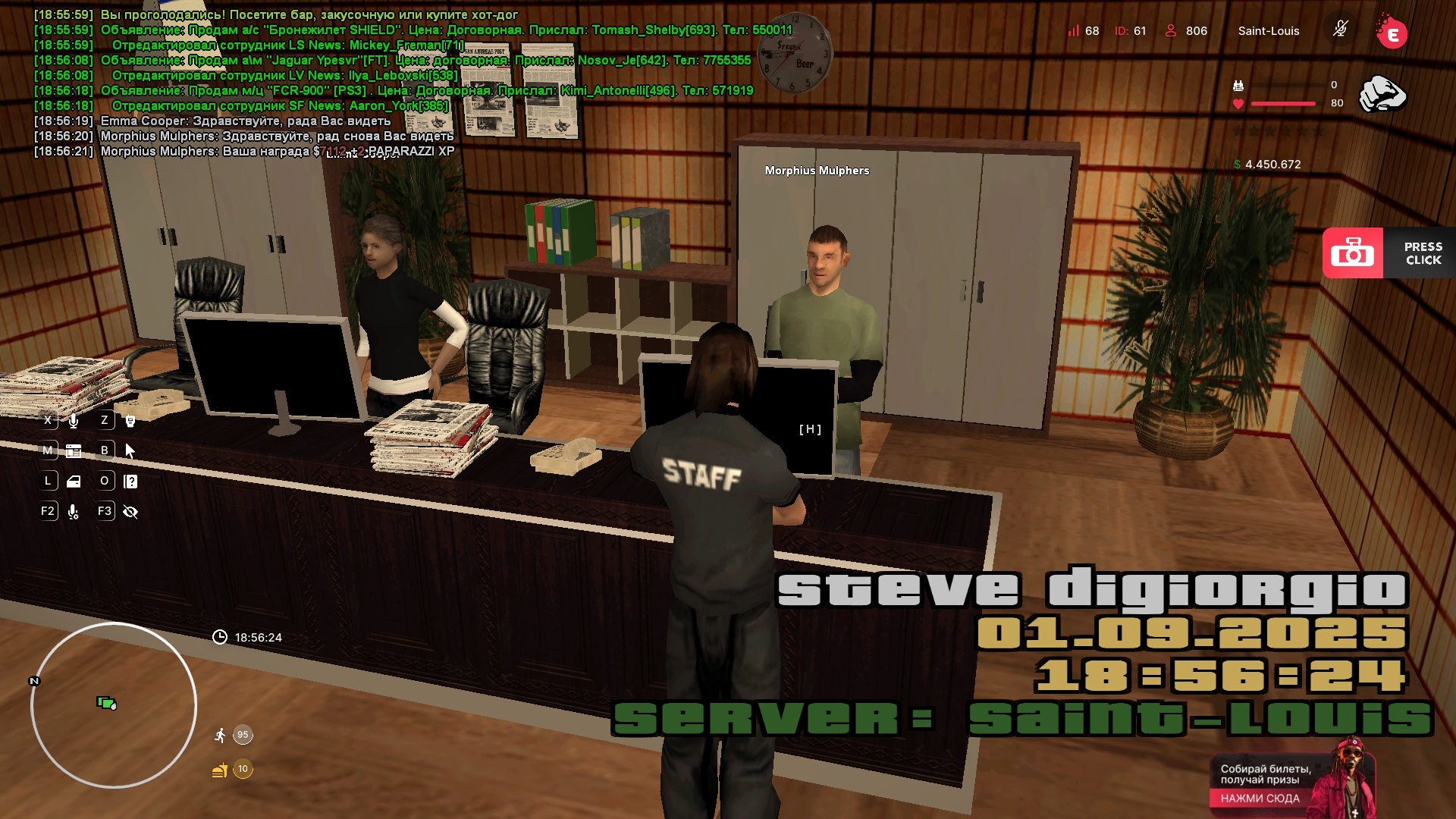
Task: Select the fist weapon icon
Action: coord(1382,94)
